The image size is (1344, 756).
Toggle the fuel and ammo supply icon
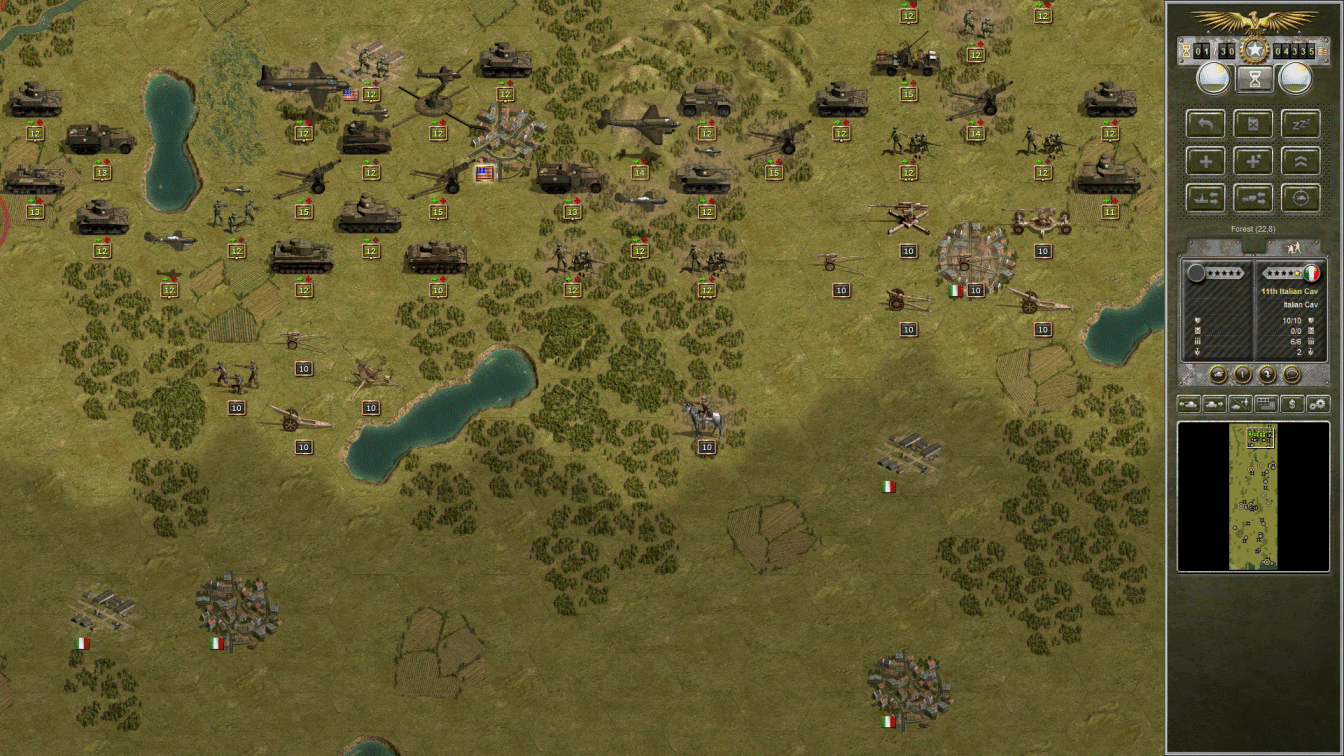click(1254, 123)
